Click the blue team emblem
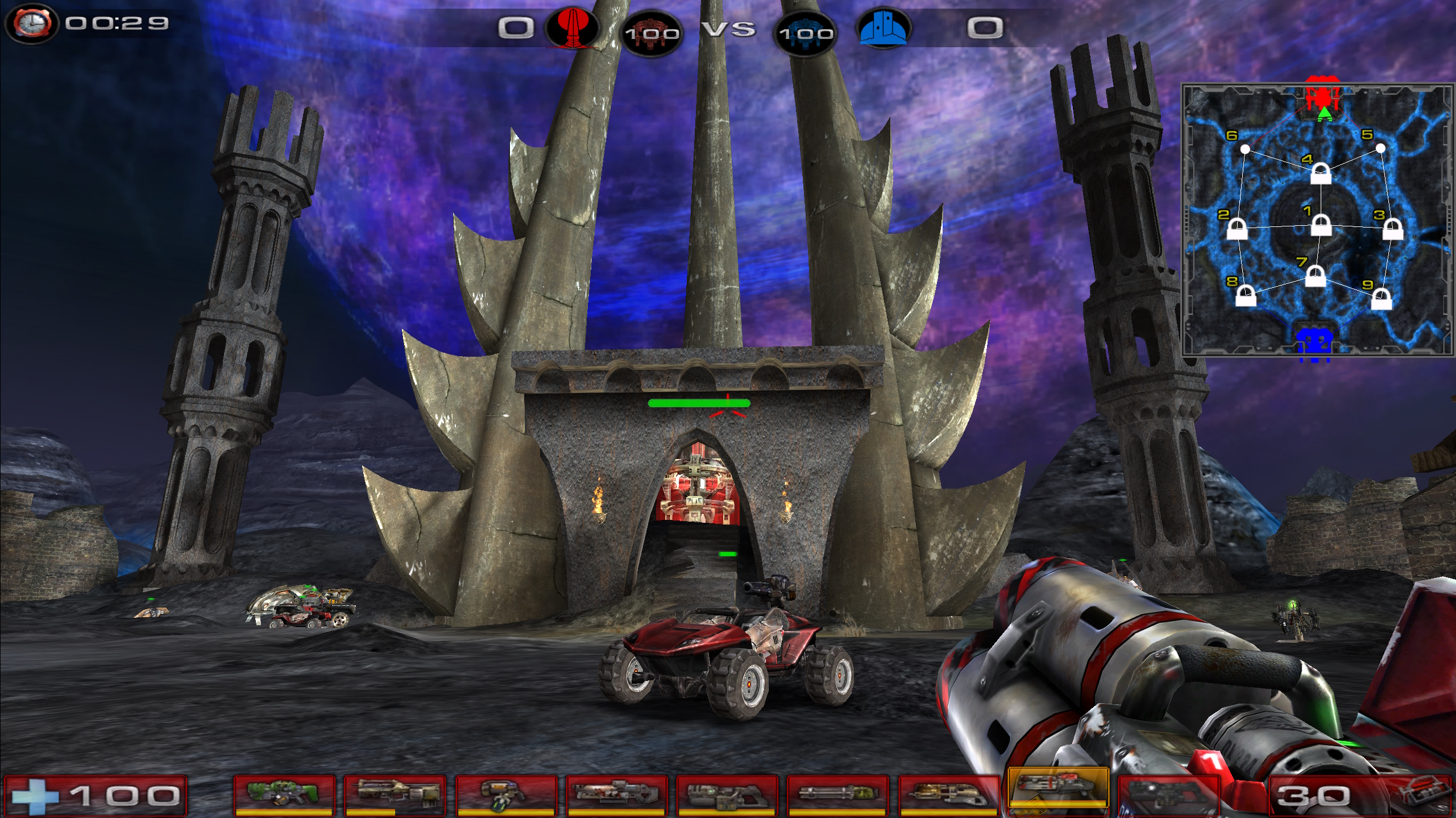Image resolution: width=1456 pixels, height=818 pixels. [x=883, y=28]
